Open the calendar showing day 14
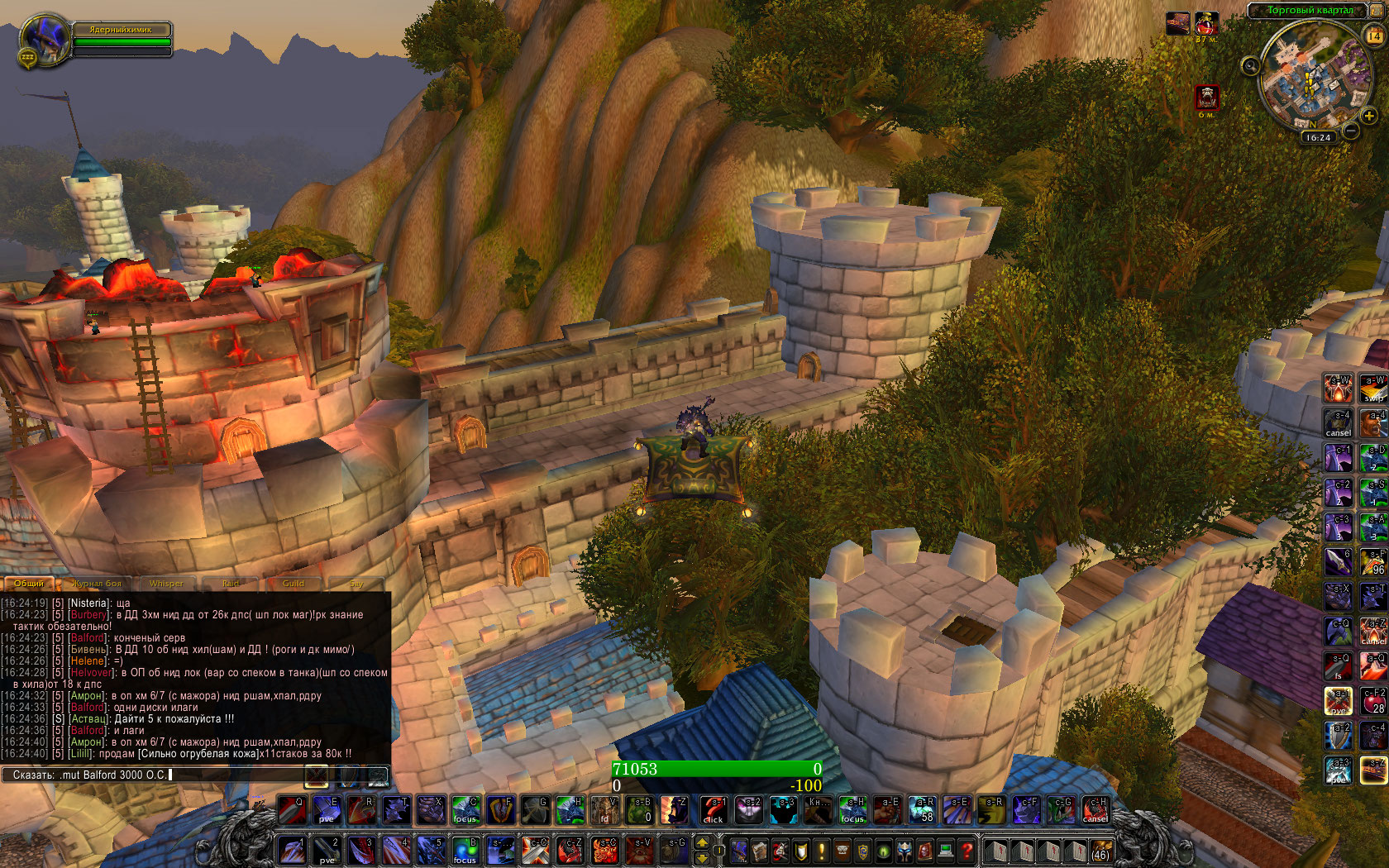The height and width of the screenshot is (868, 1389). click(x=1374, y=36)
